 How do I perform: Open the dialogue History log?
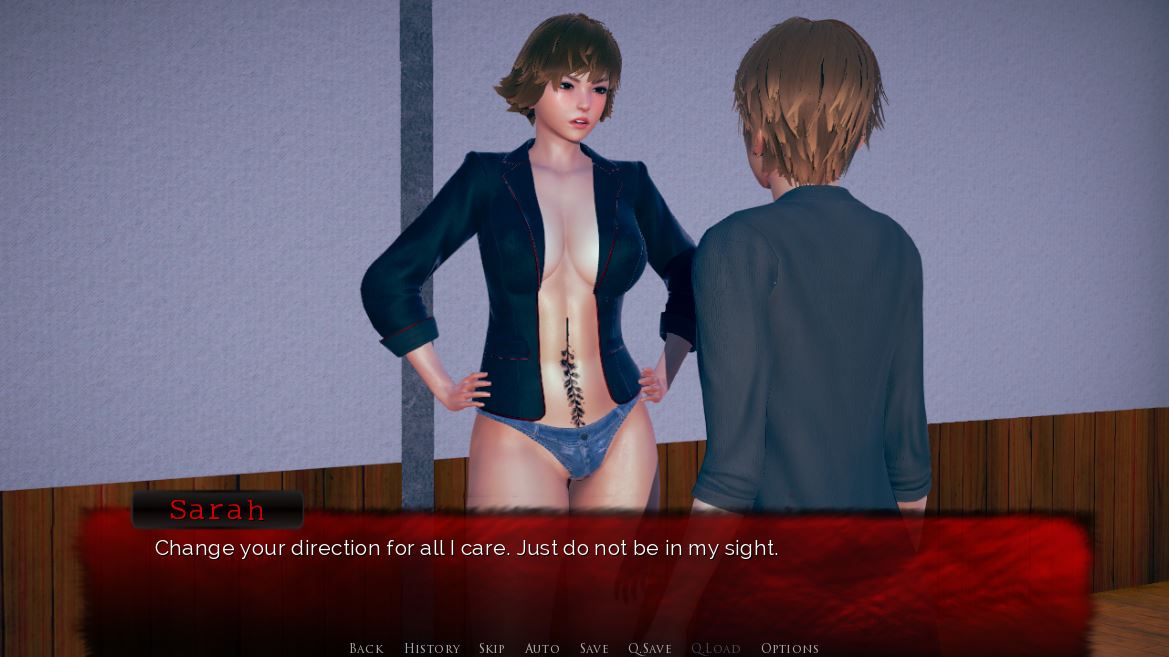[x=432, y=648]
